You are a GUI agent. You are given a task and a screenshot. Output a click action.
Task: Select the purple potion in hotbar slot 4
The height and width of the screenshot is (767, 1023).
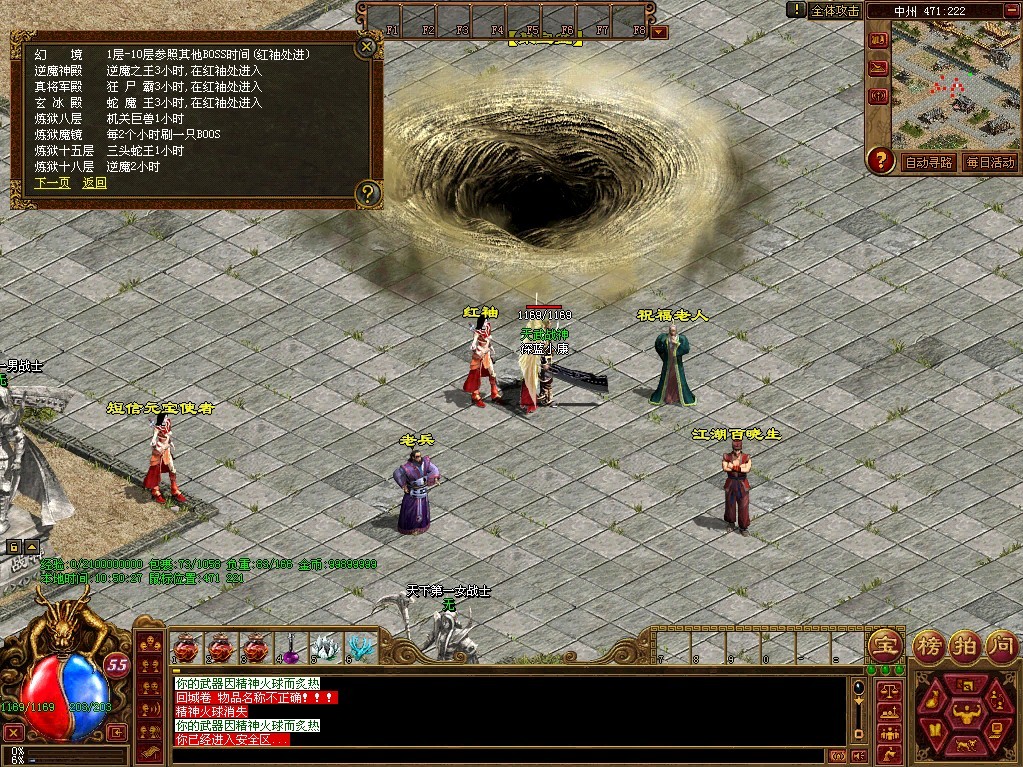click(x=291, y=649)
